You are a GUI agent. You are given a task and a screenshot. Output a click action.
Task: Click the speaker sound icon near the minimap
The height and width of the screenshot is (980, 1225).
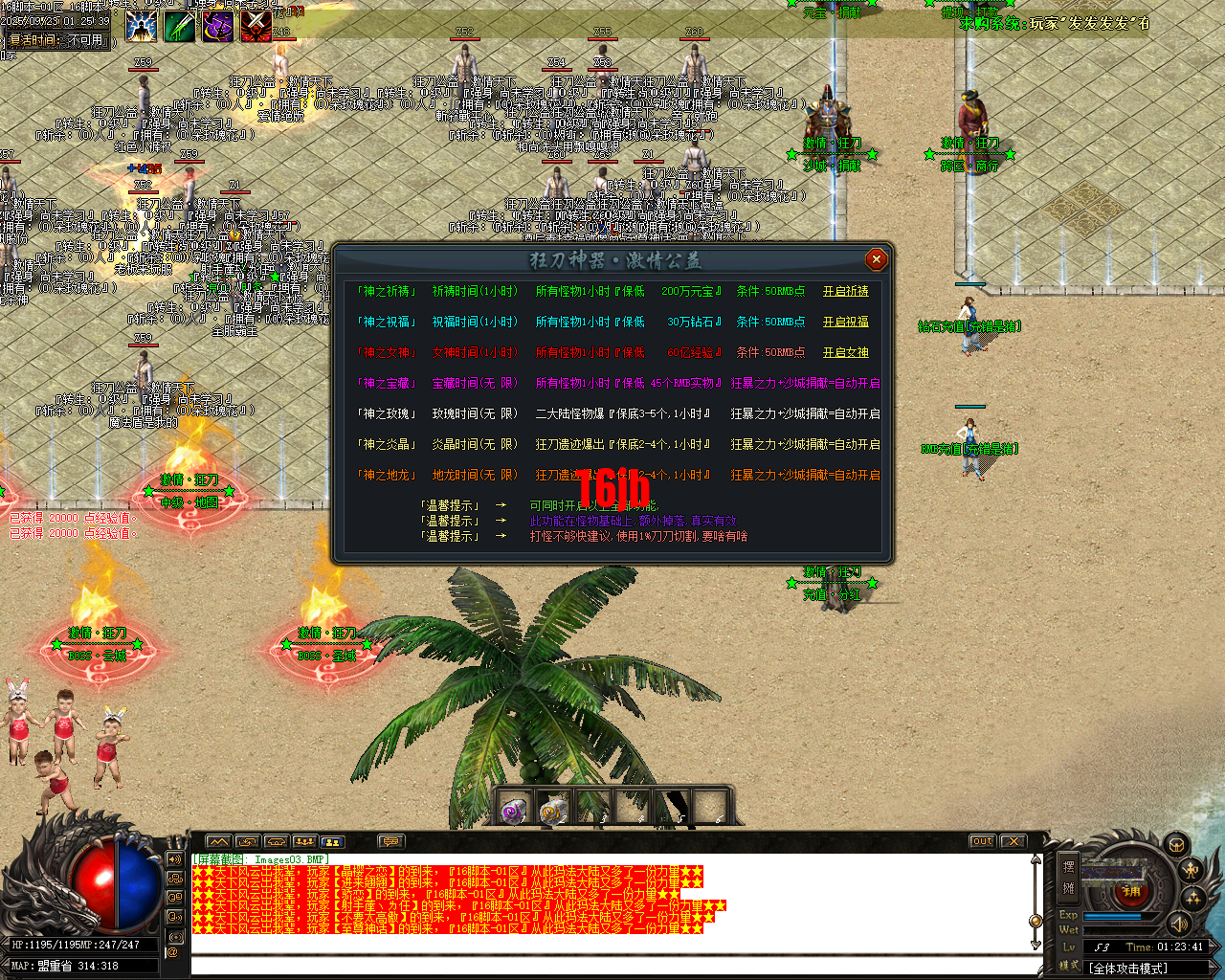[1181, 925]
